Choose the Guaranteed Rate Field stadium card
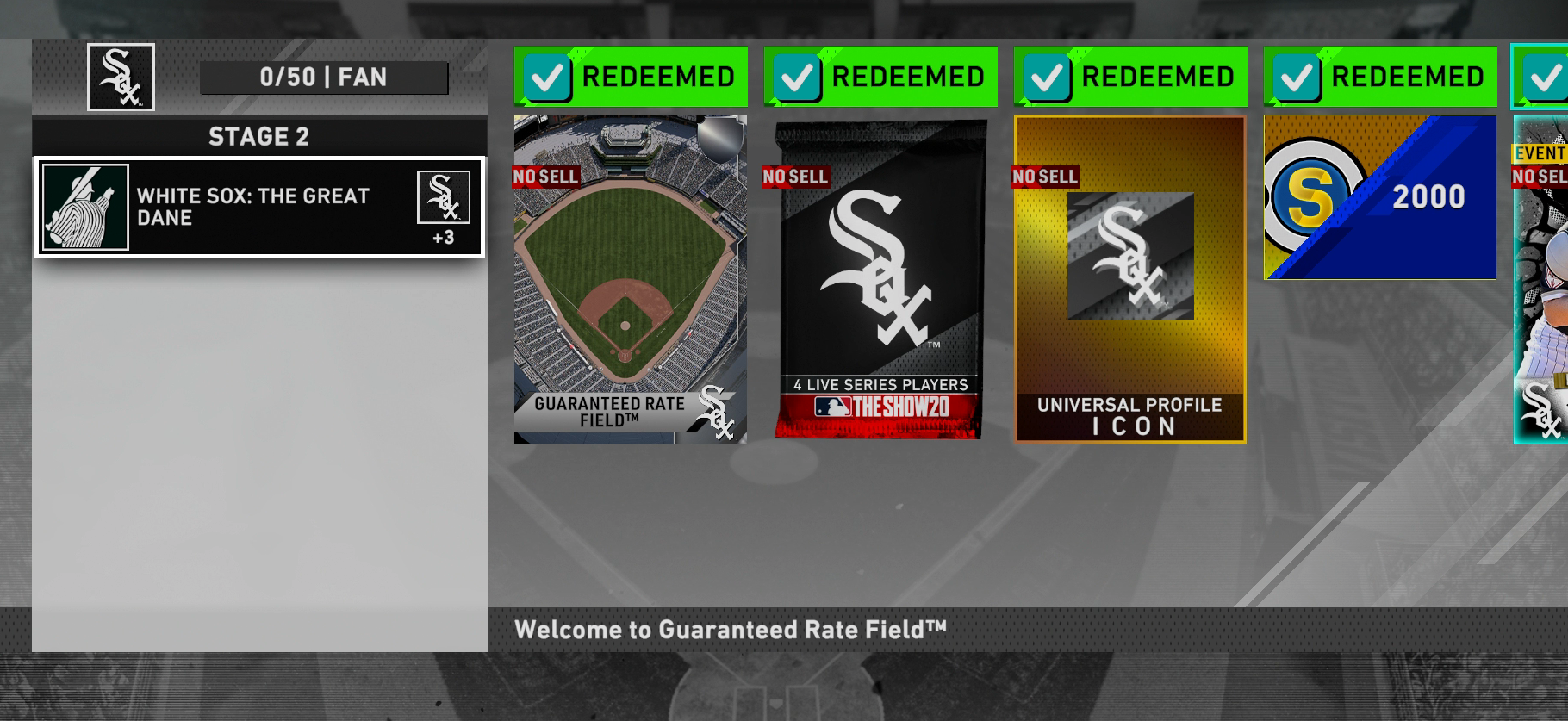The width and height of the screenshot is (1568, 721). click(x=630, y=279)
